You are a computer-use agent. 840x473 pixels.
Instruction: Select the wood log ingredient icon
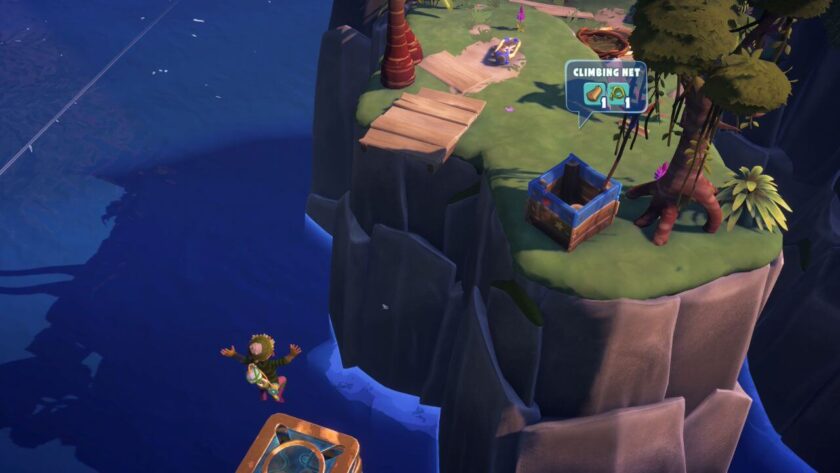592,95
